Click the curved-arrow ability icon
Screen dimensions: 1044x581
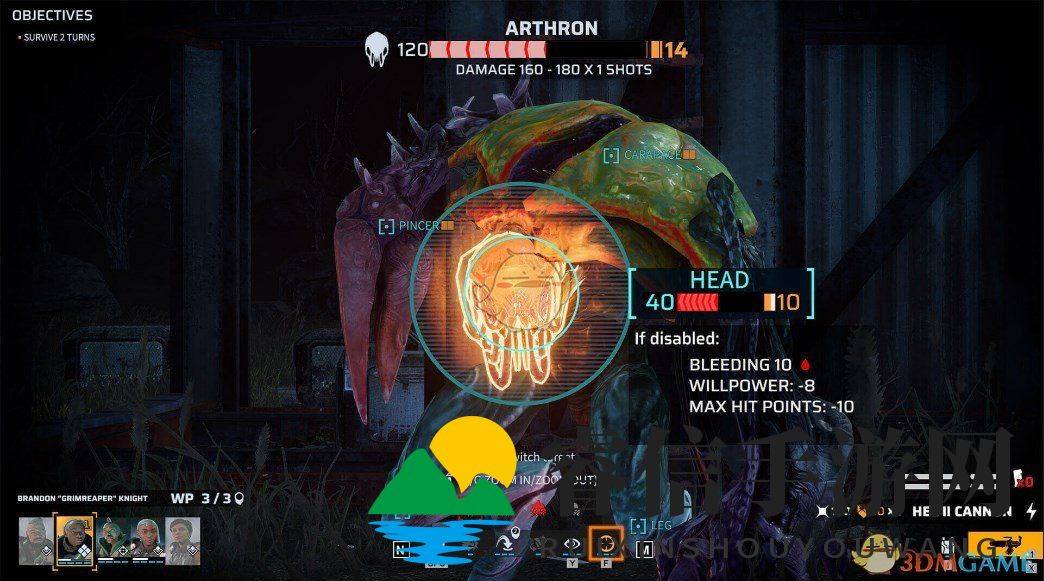[x=505, y=543]
